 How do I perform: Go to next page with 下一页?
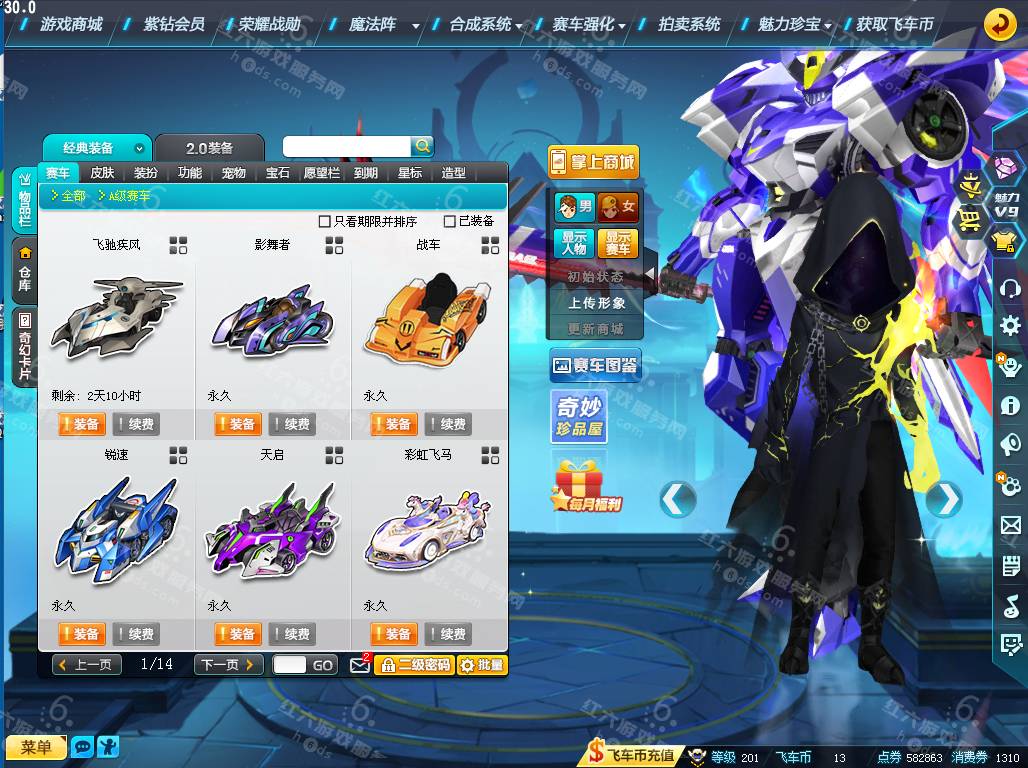tap(228, 665)
